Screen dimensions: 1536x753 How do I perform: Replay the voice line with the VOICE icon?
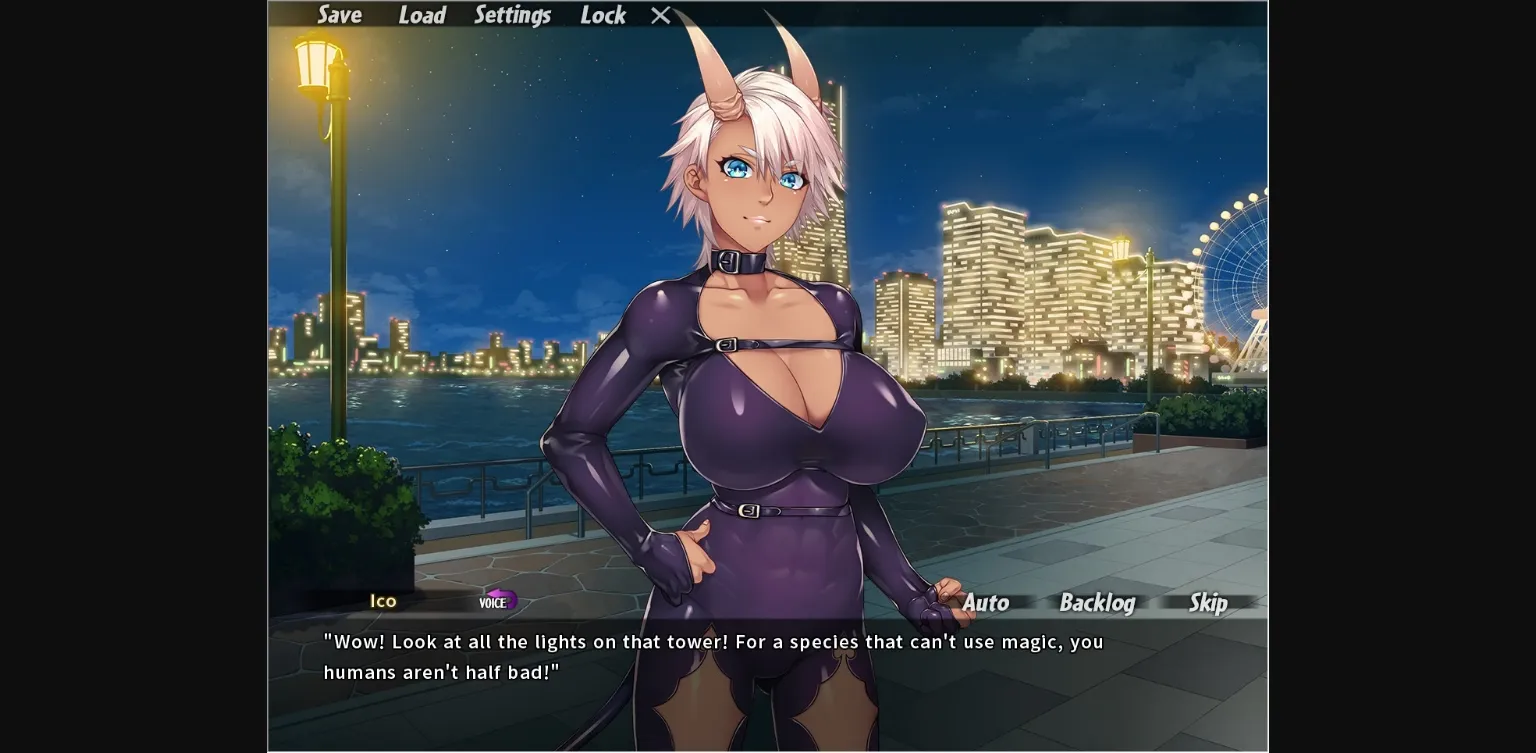(x=496, y=601)
